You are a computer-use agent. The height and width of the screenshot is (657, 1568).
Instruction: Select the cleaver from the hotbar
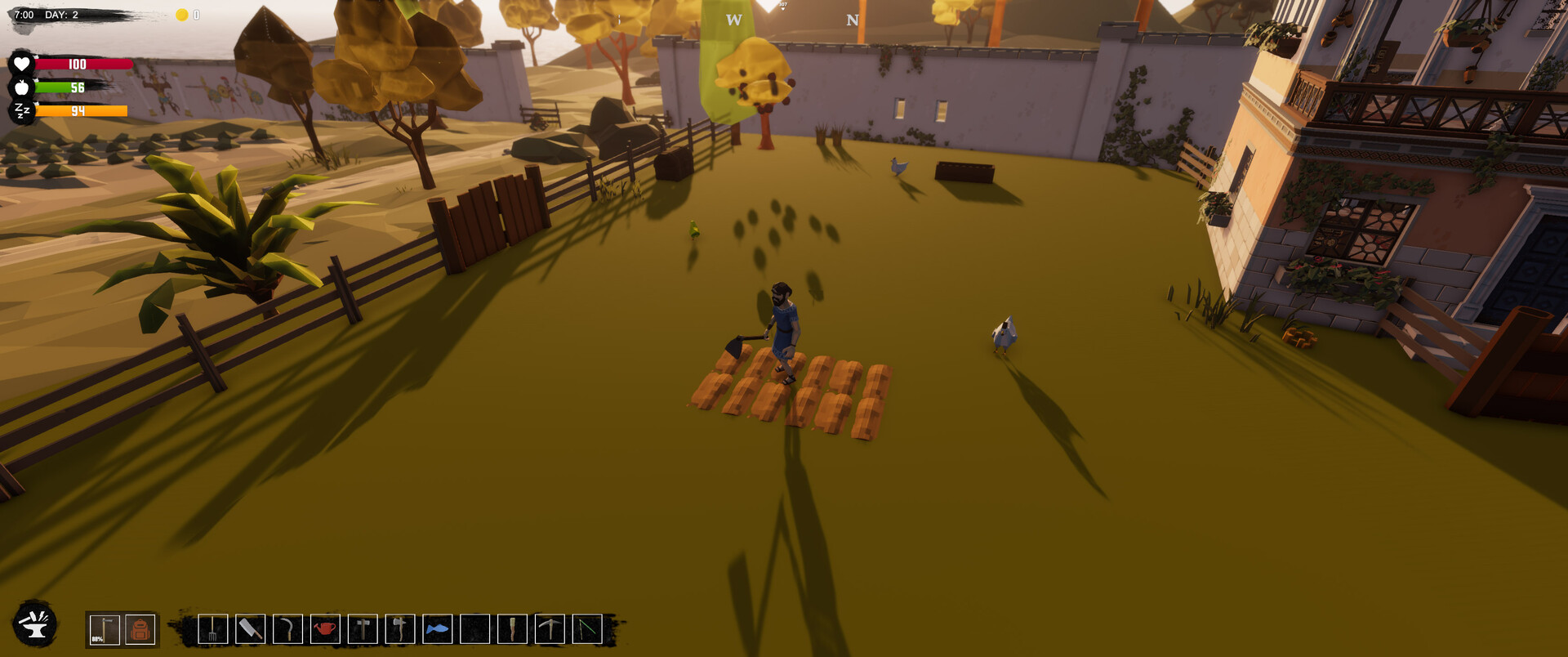tap(250, 629)
